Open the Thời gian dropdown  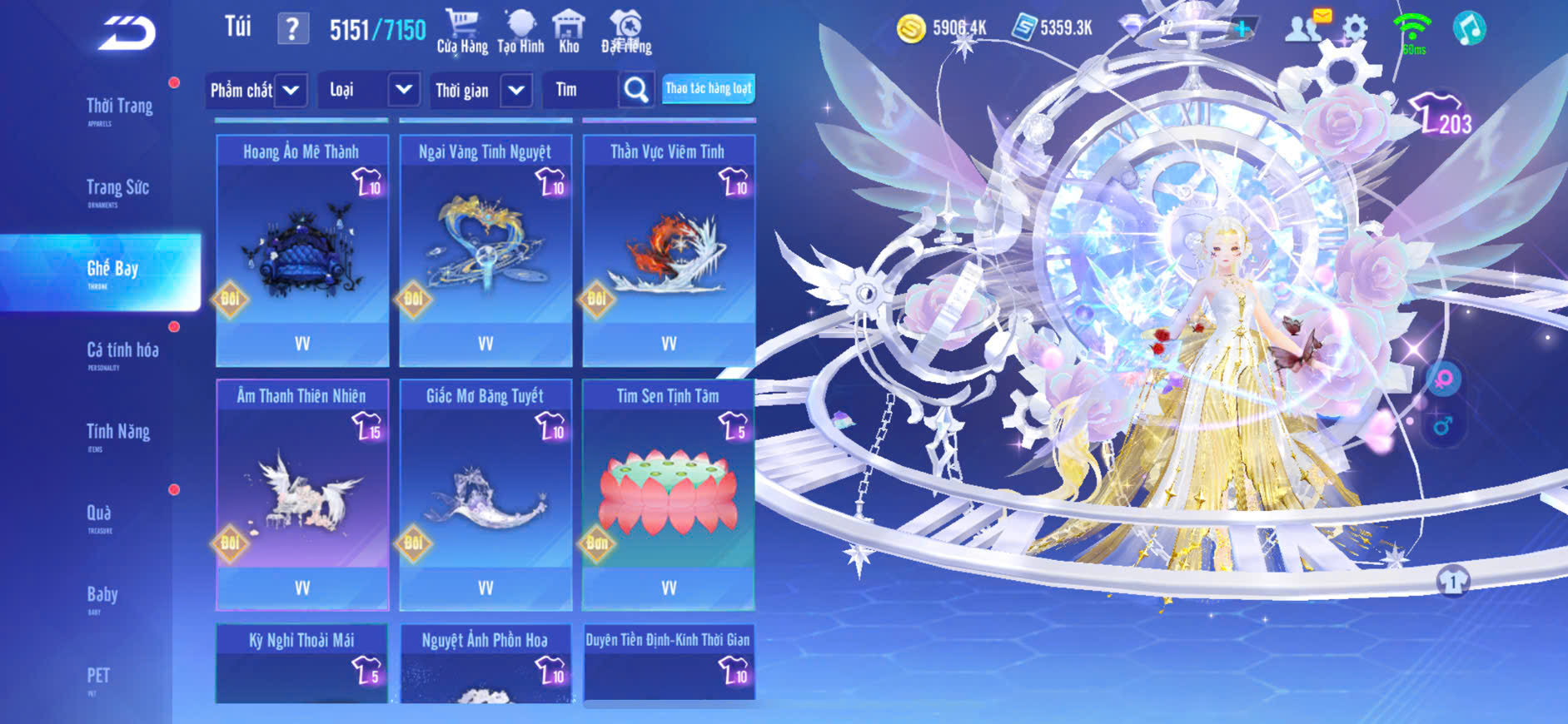click(x=481, y=90)
